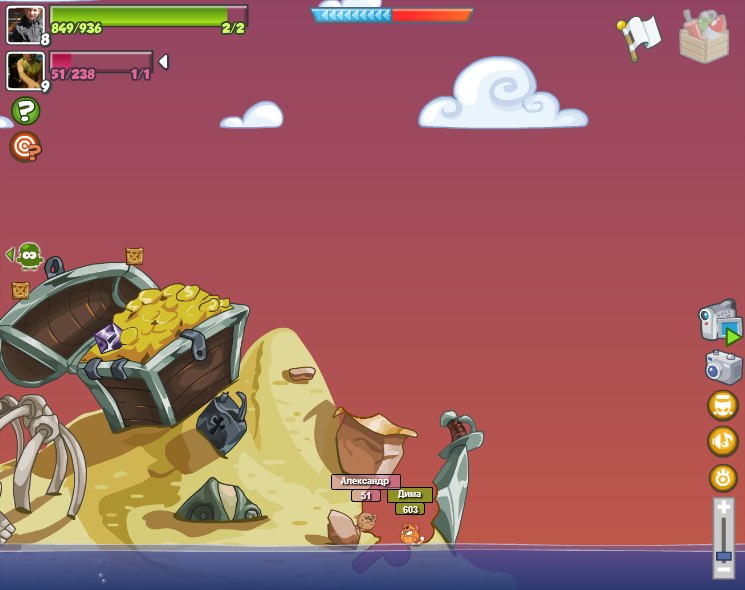Click the white arrow beside the pink bar
The height and width of the screenshot is (590, 745).
[x=163, y=62]
